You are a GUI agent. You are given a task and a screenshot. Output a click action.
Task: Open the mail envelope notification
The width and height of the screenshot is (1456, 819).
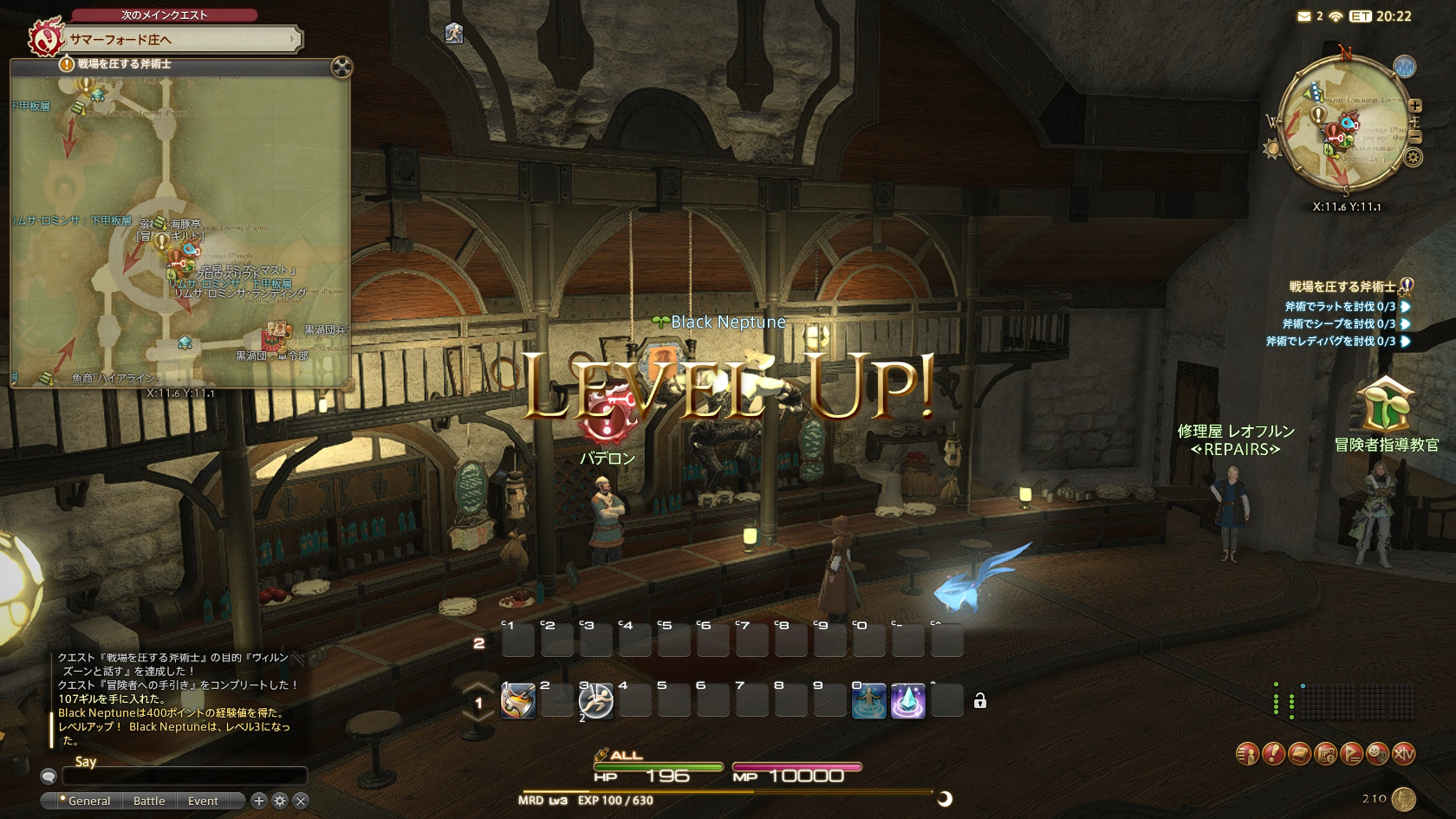pos(1303,16)
